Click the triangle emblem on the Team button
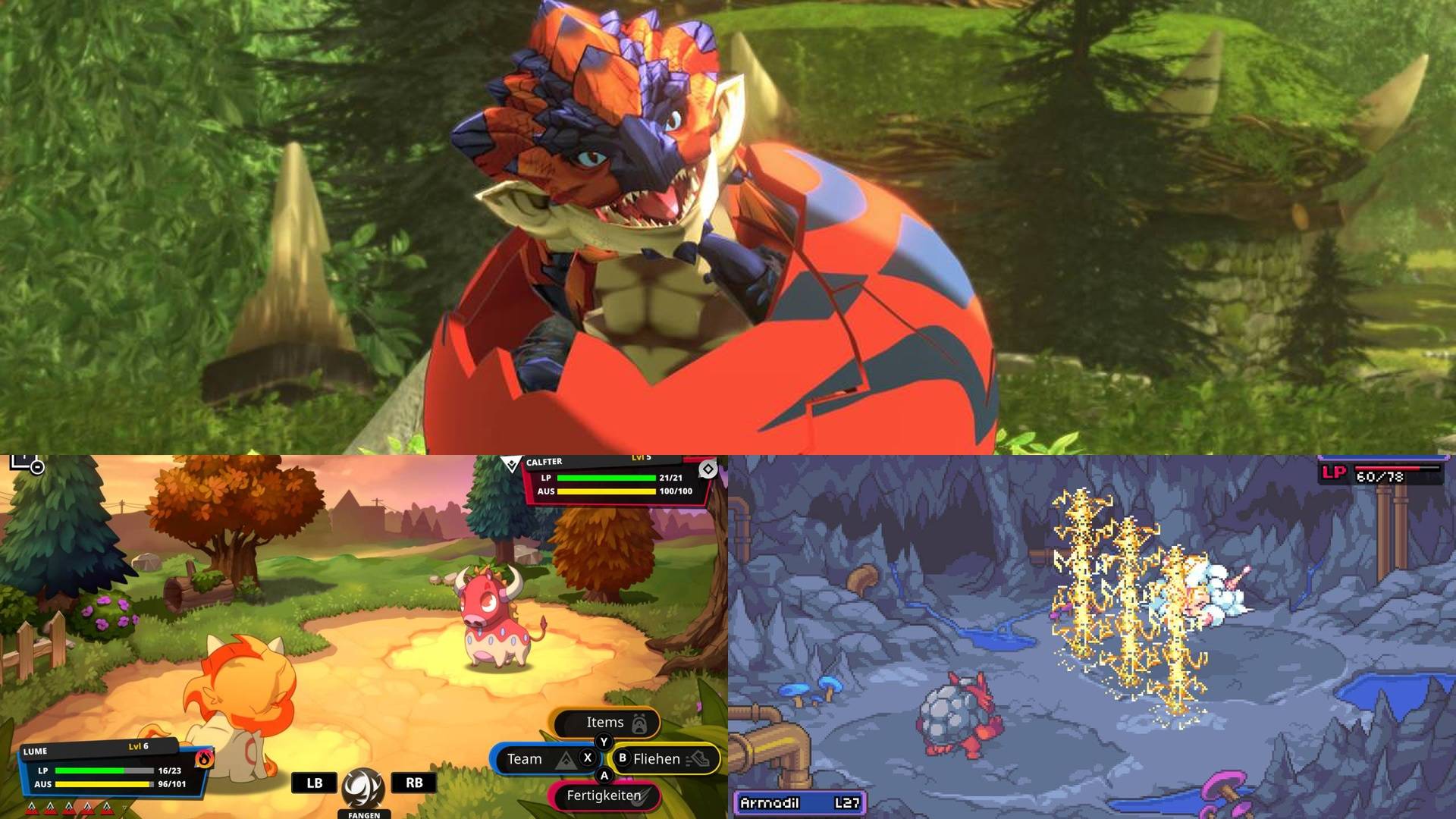 point(564,758)
